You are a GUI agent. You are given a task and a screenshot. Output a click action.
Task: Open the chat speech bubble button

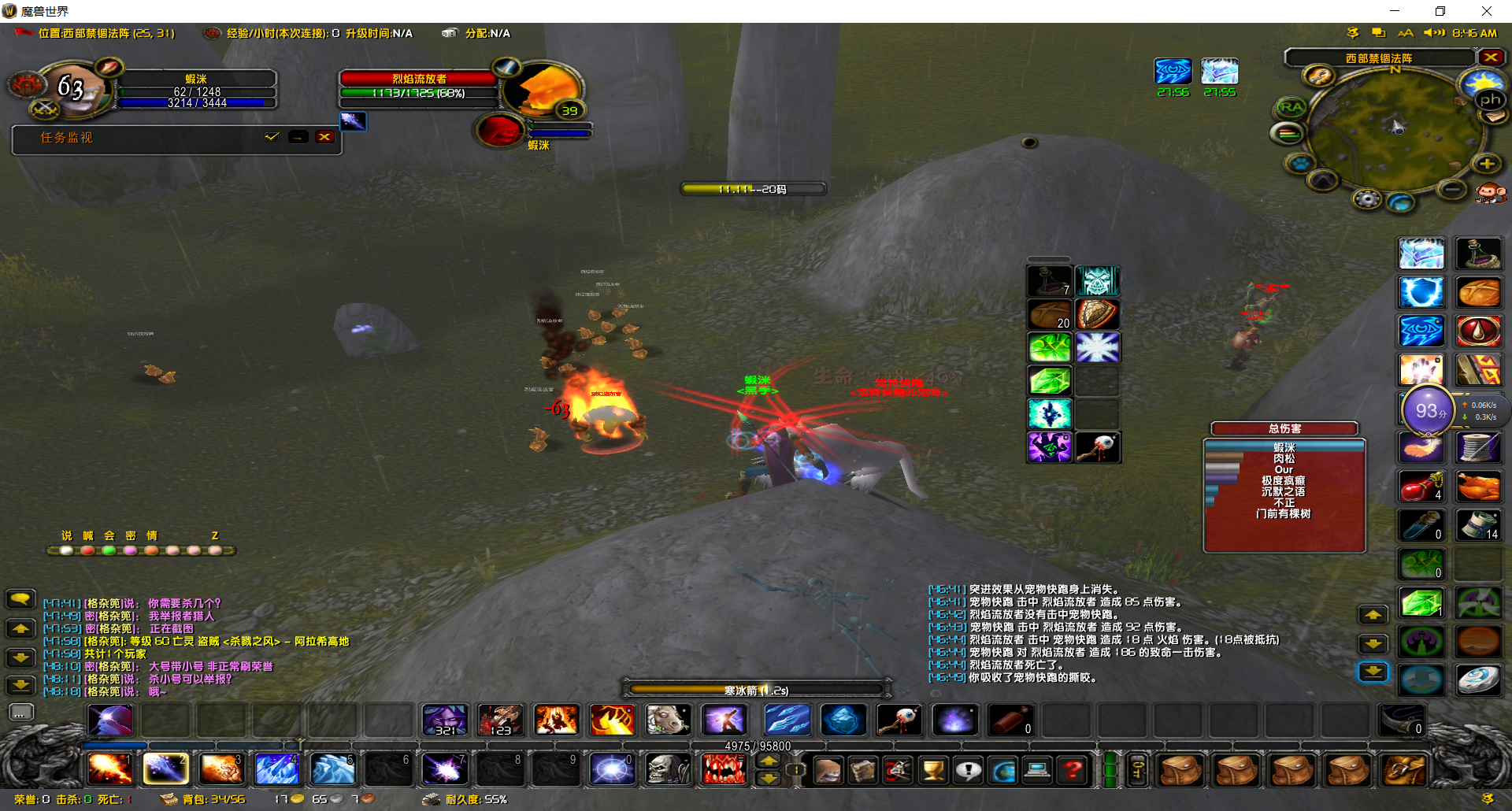click(21, 600)
